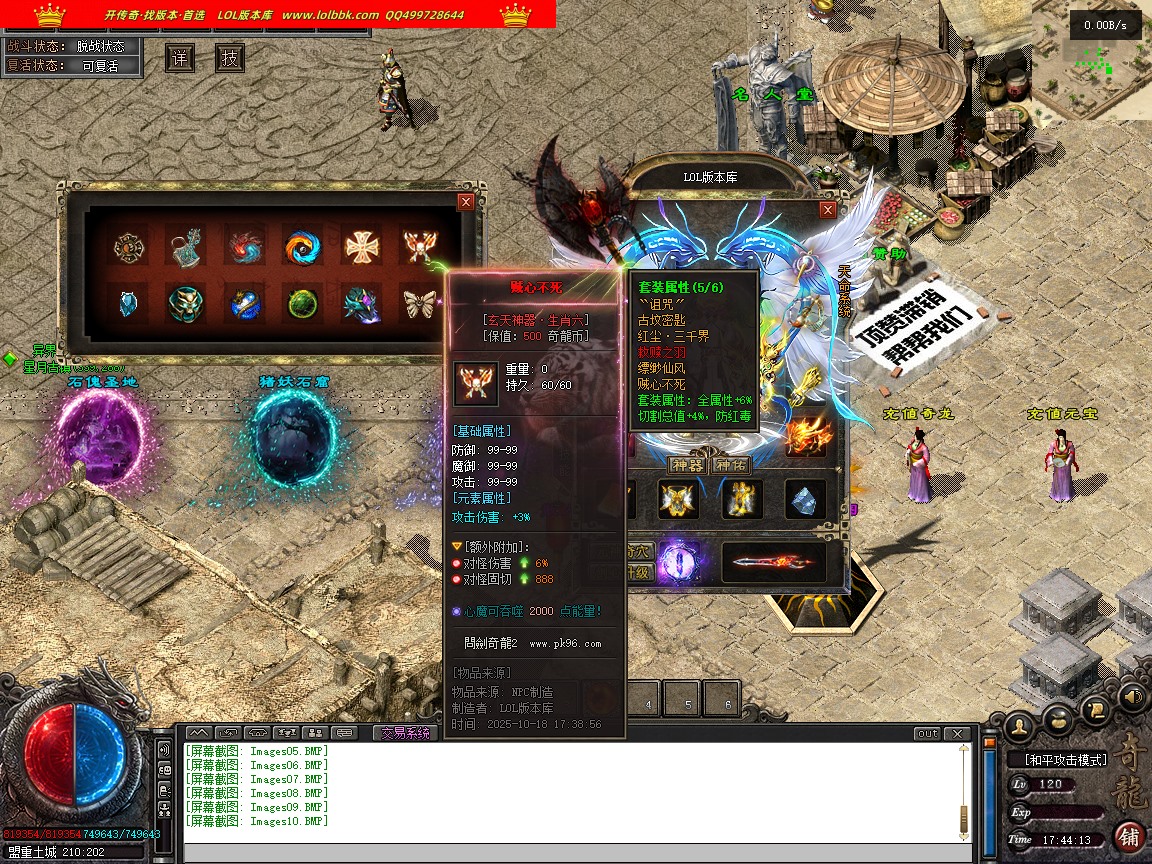This screenshot has height=864, width=1152.
Task: Open the 神佑 tab
Action: [x=729, y=465]
